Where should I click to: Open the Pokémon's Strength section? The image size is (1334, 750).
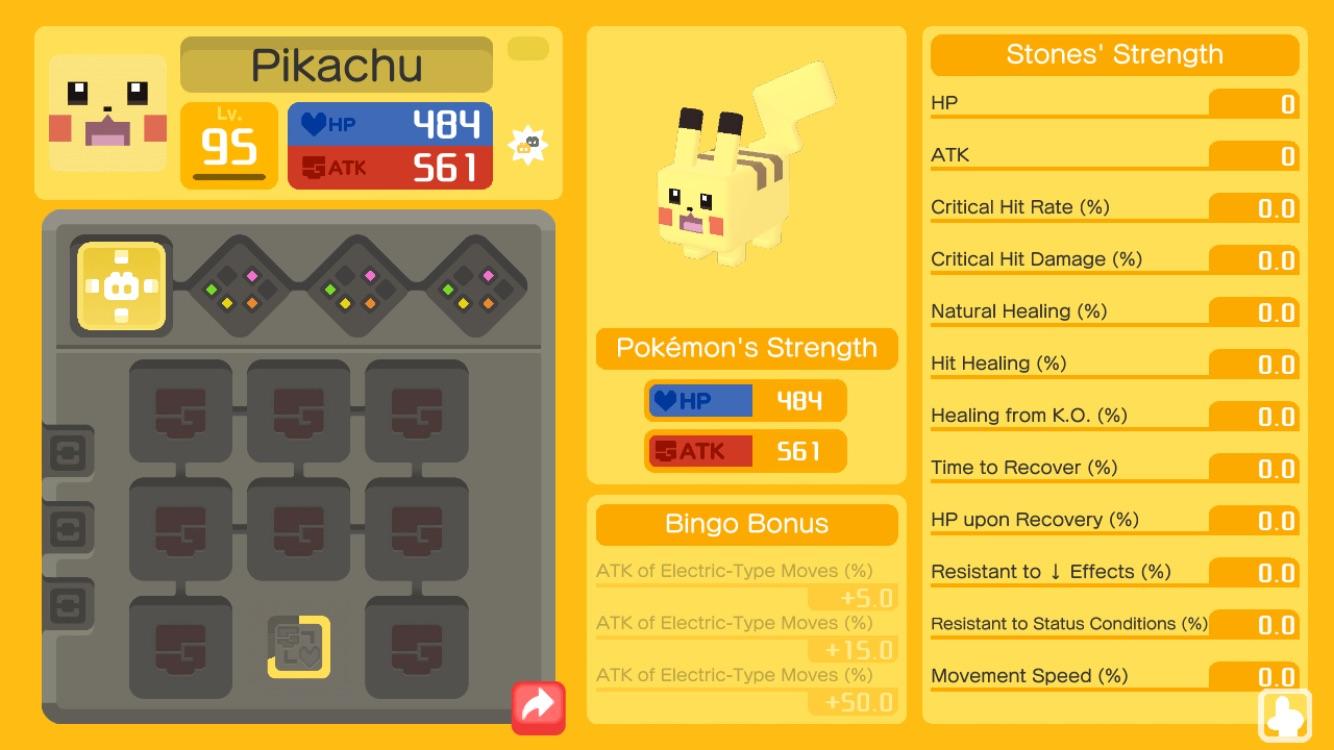point(745,348)
